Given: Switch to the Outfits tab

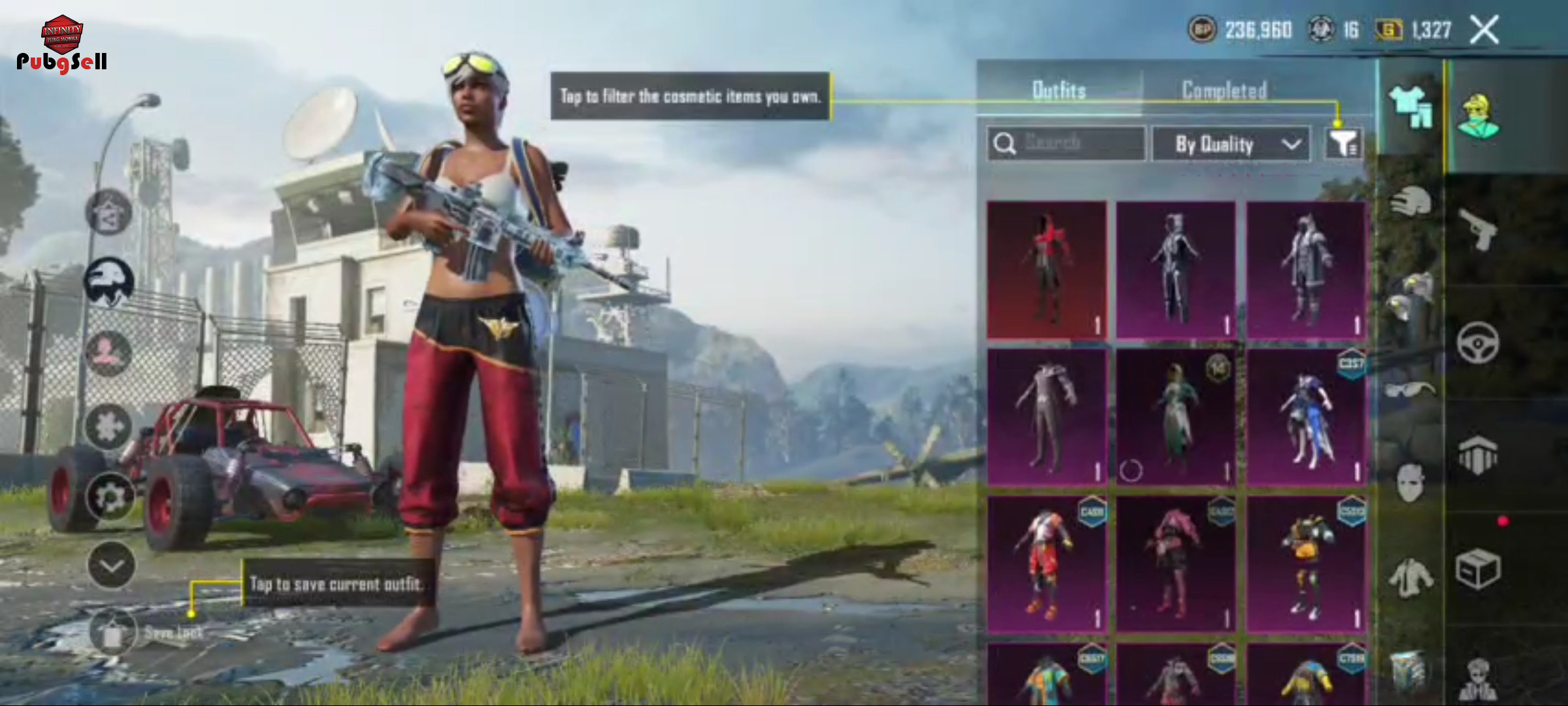Looking at the screenshot, I should coord(1058,90).
